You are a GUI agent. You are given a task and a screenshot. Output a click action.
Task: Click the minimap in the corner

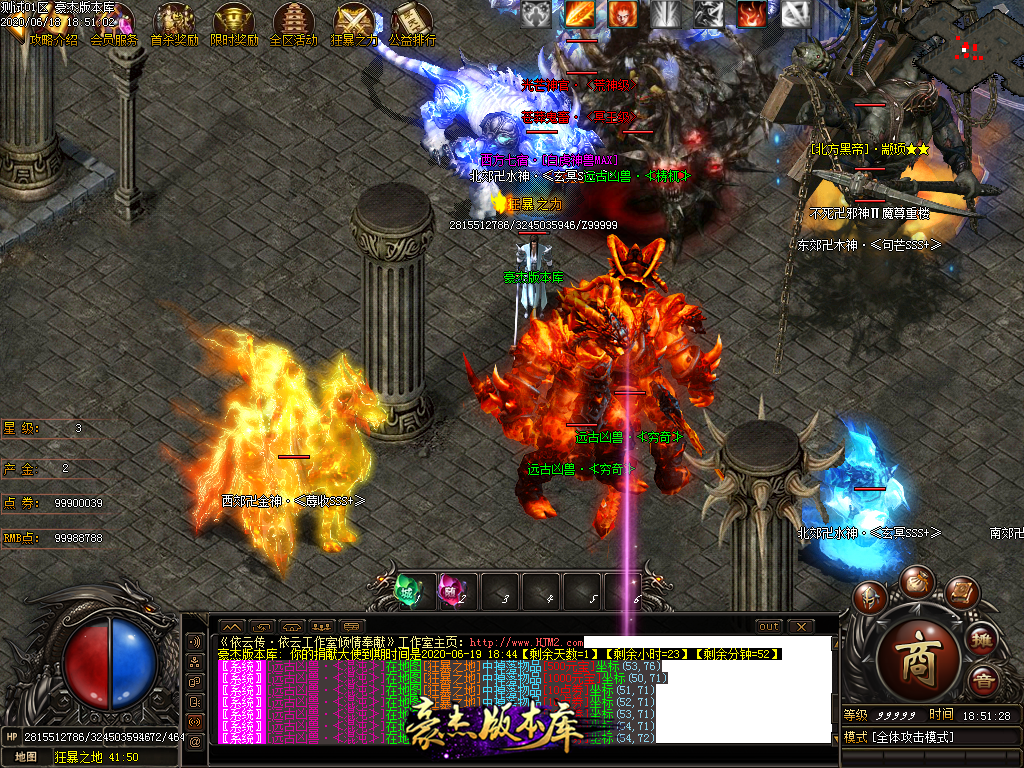click(x=968, y=45)
